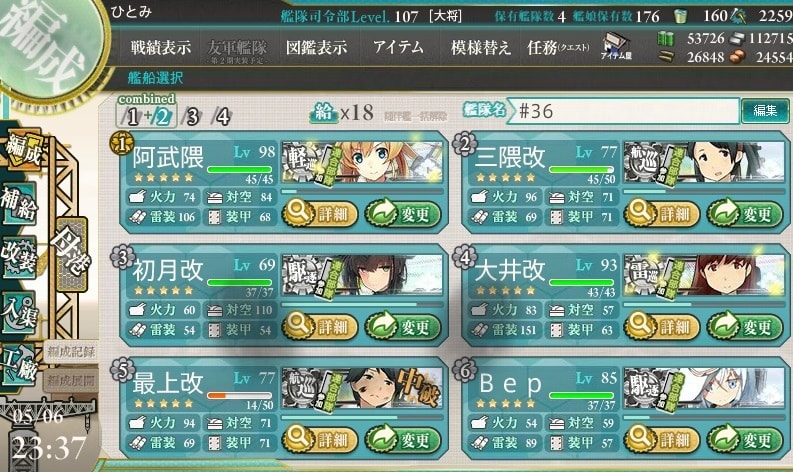Show 詳細 details for 阿武隈
Viewport: 793px width, 472px height.
317,212
